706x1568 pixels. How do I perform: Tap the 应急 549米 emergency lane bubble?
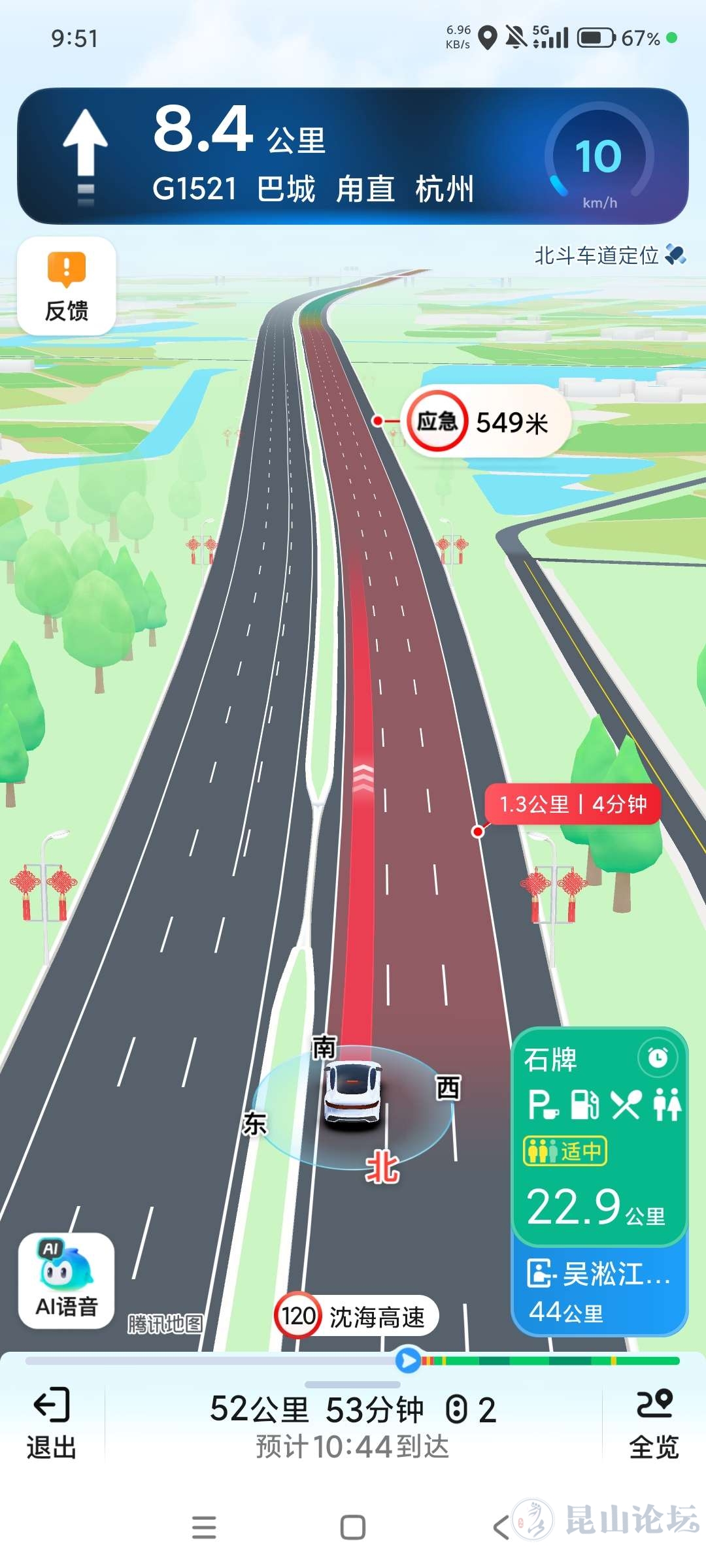(x=484, y=422)
